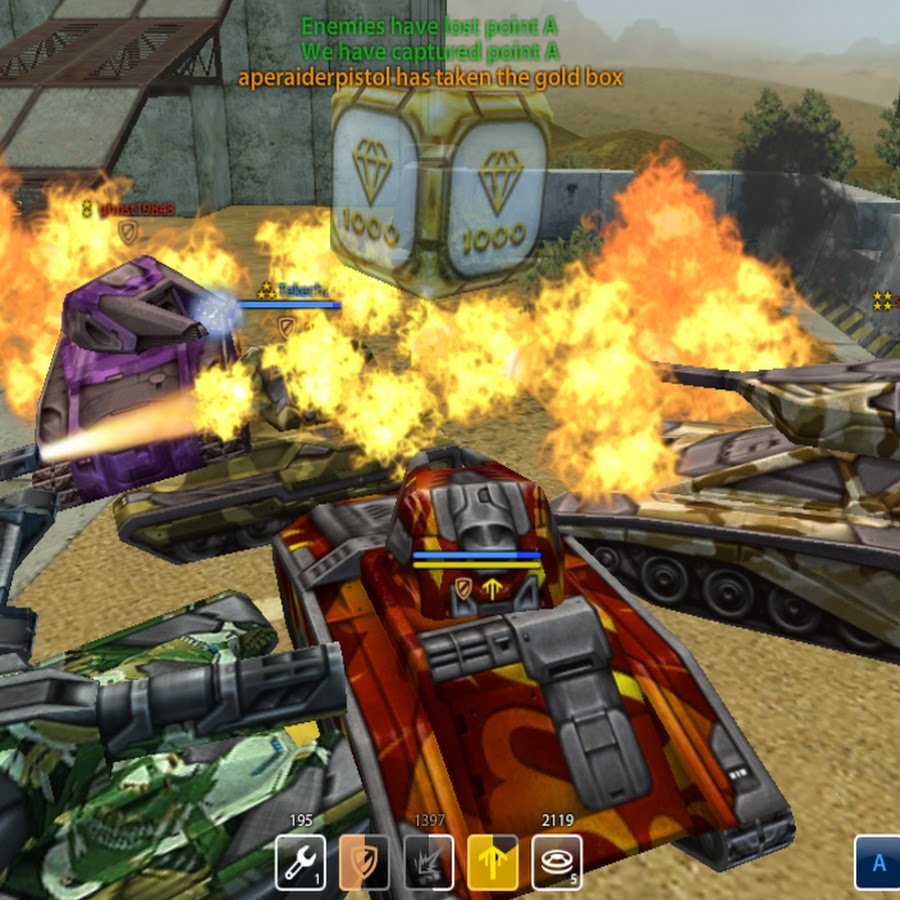The height and width of the screenshot is (900, 900).
Task: Select the blue control point A indicator
Action: [x=878, y=862]
